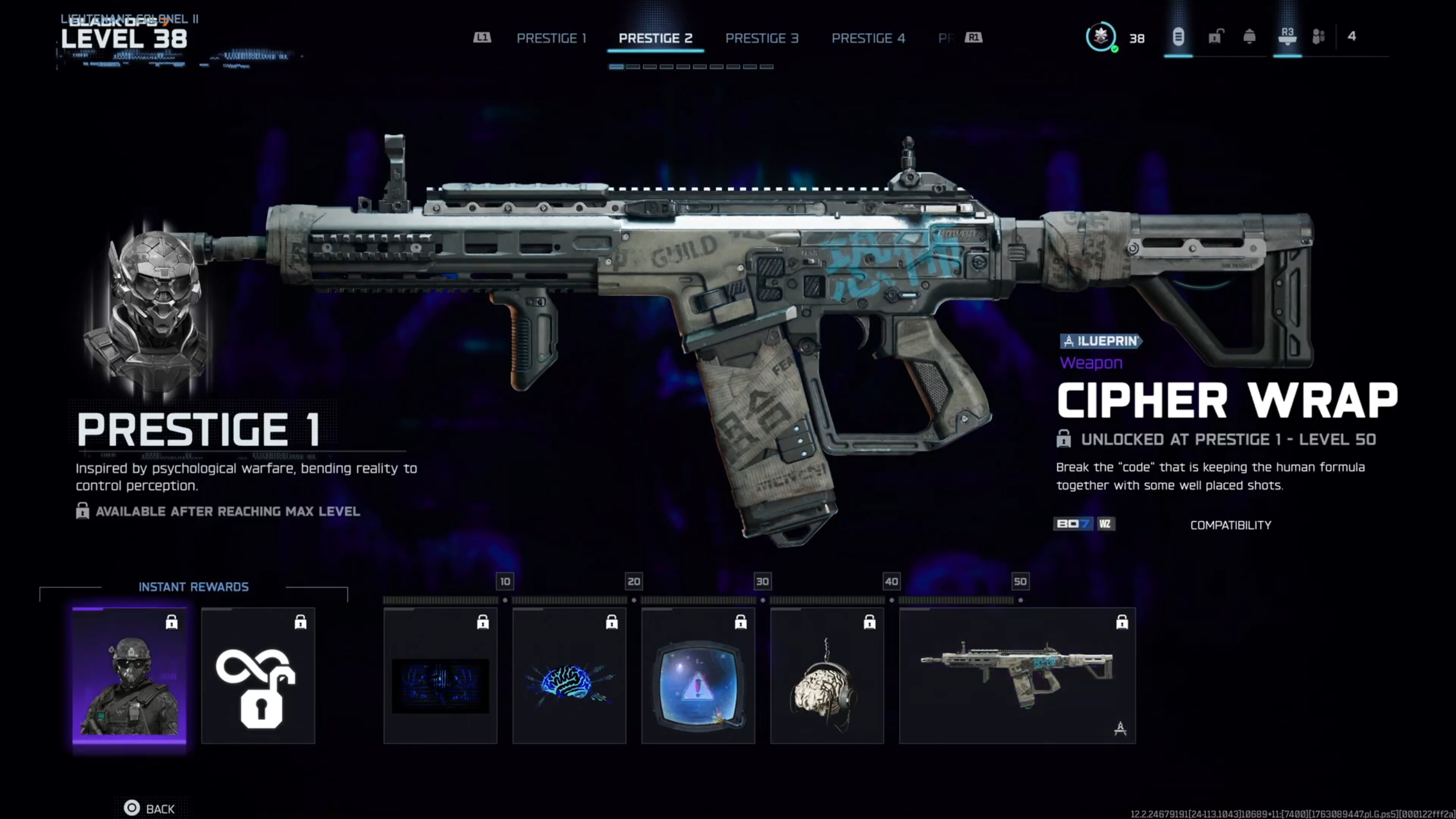
Task: Open the party members icon
Action: (1318, 38)
